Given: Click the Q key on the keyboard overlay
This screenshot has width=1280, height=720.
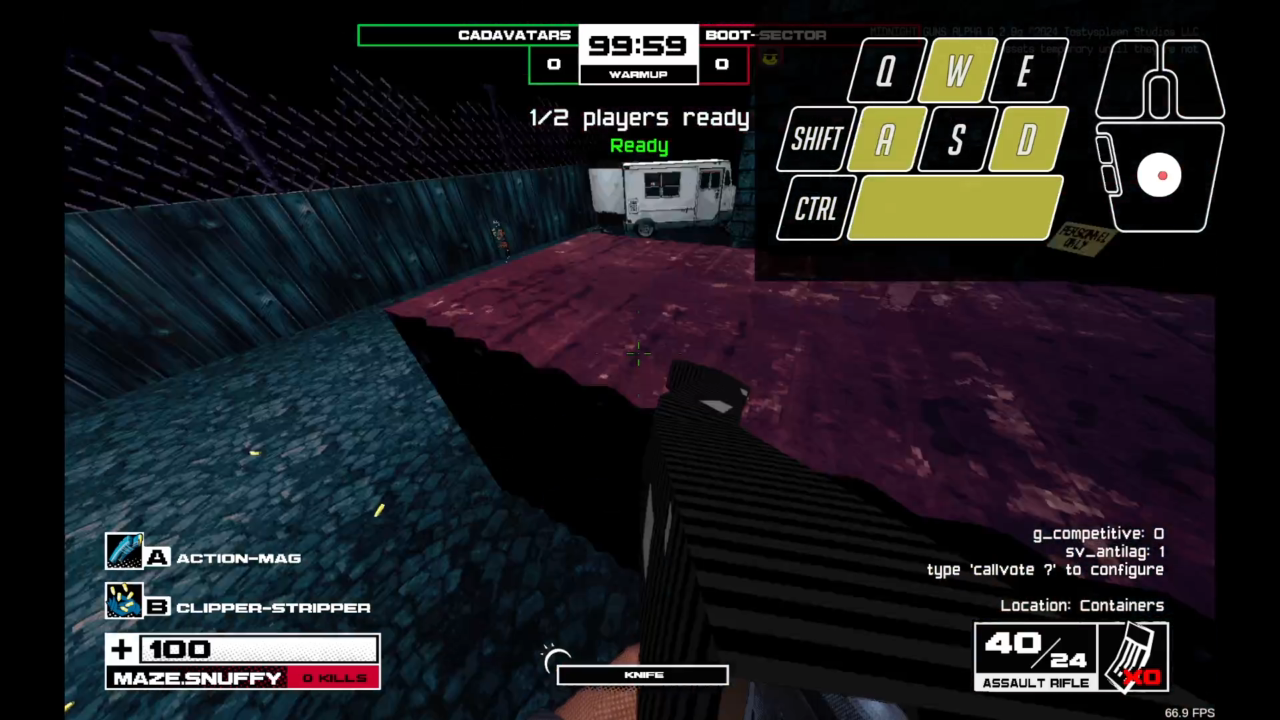Looking at the screenshot, I should [x=883, y=70].
